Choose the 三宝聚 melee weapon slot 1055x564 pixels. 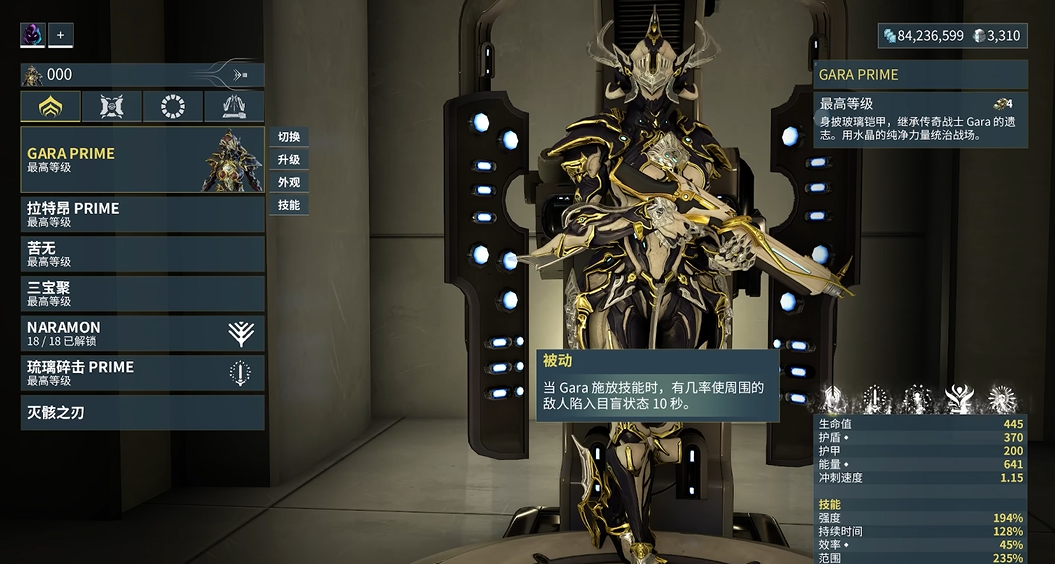[x=142, y=294]
